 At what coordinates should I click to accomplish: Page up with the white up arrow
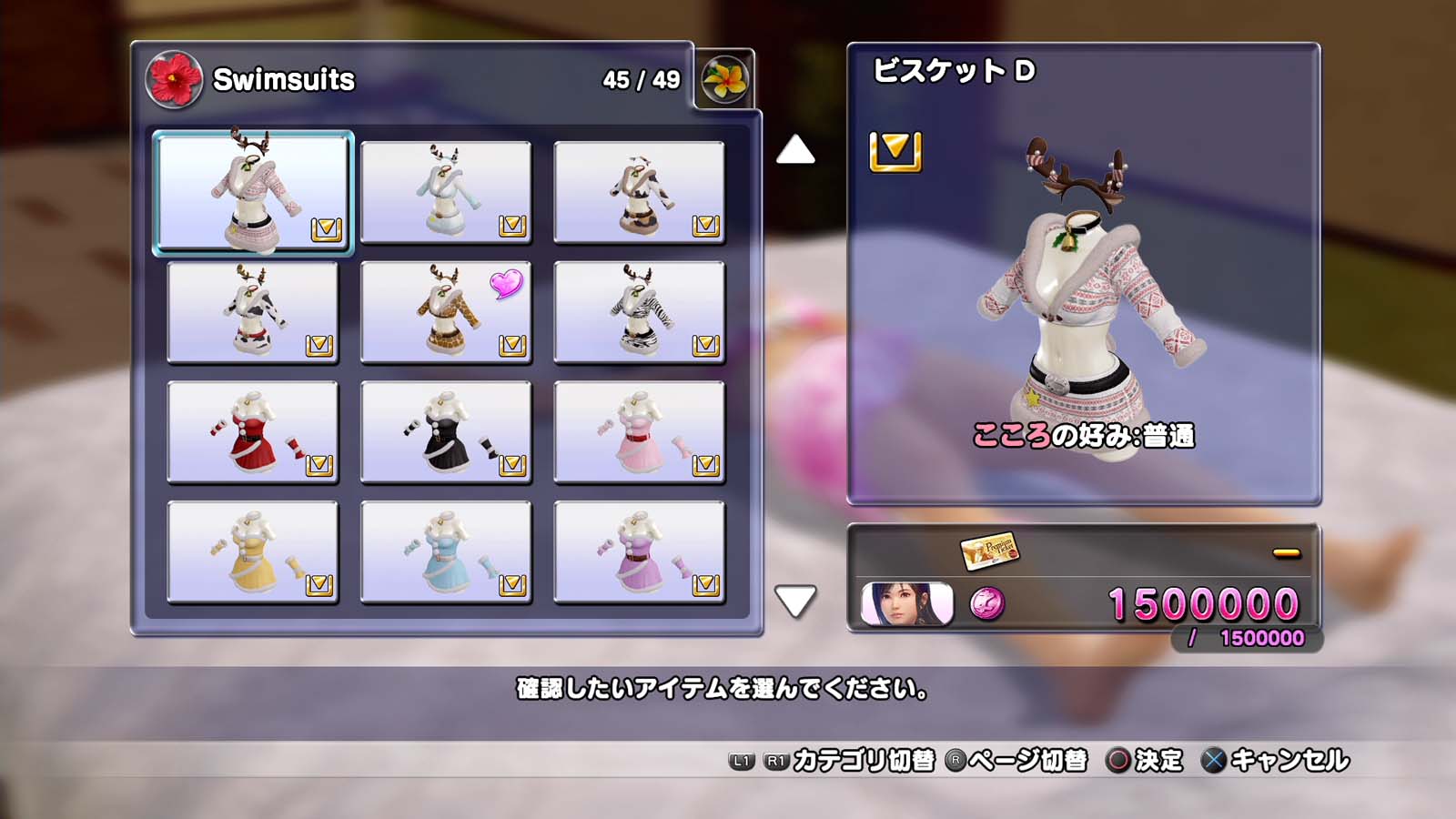tap(795, 150)
